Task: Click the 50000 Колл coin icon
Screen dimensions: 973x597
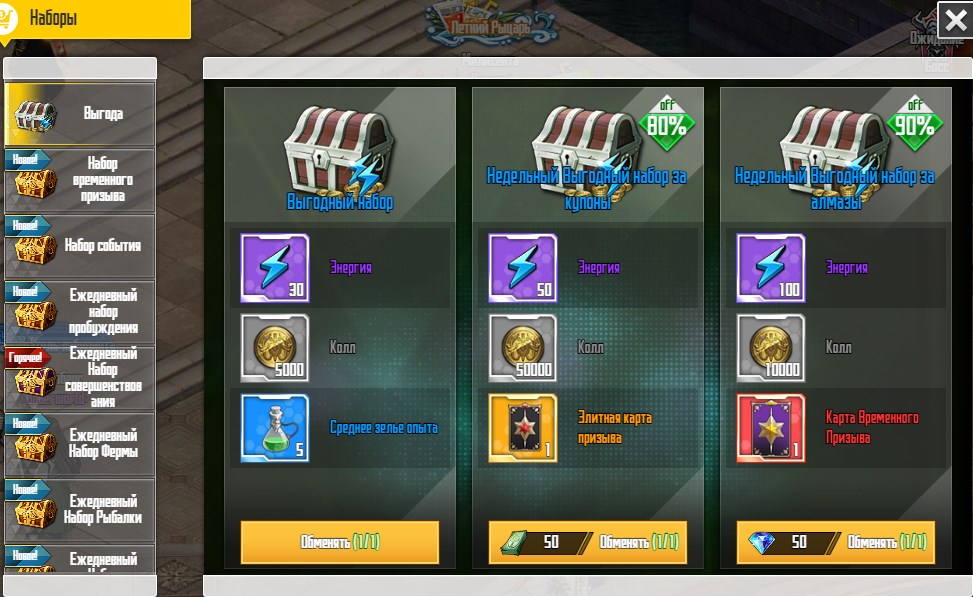Action: [523, 348]
